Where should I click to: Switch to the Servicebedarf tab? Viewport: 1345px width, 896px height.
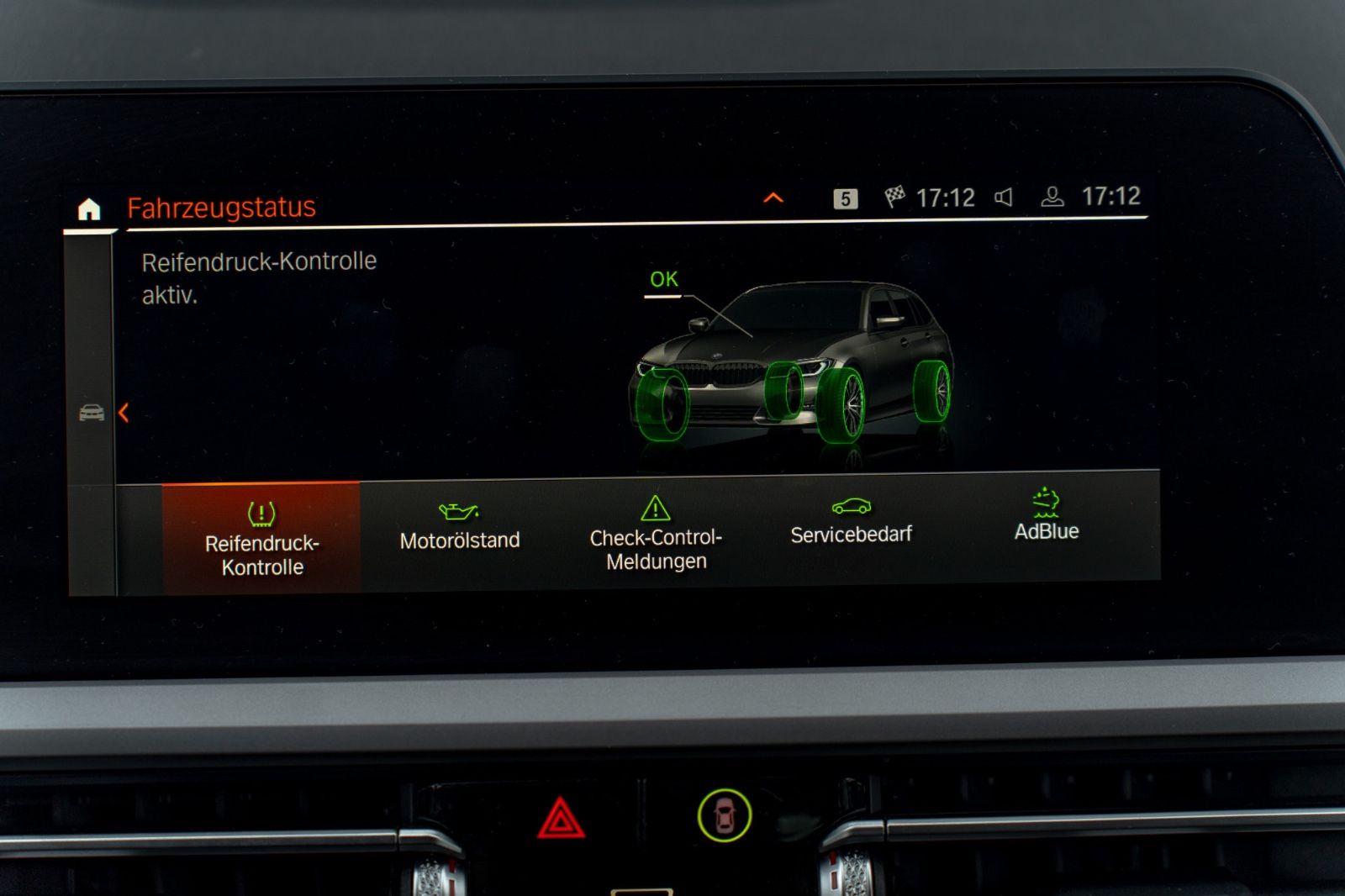[x=851, y=523]
